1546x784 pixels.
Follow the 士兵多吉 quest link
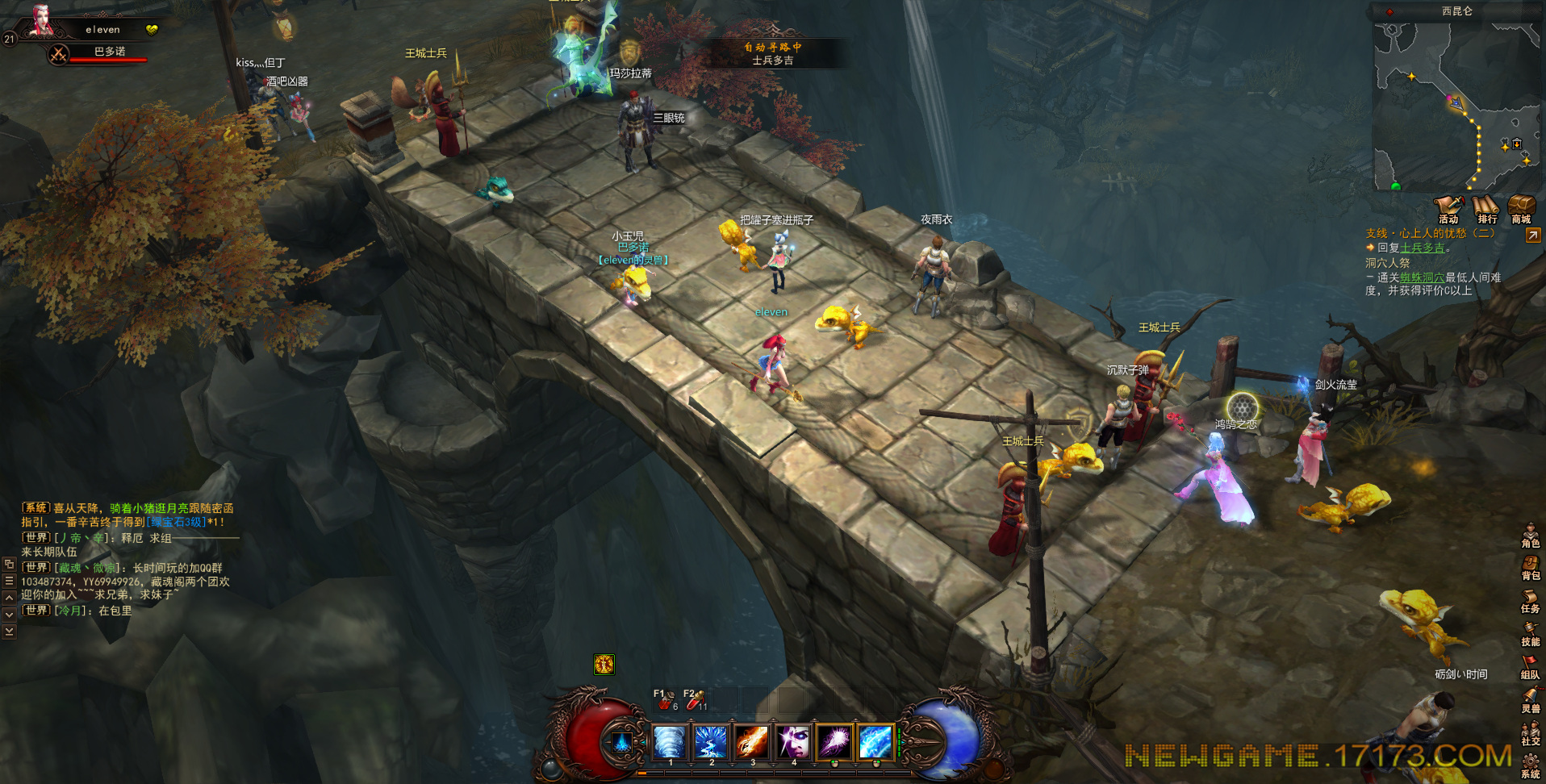tap(1423, 248)
